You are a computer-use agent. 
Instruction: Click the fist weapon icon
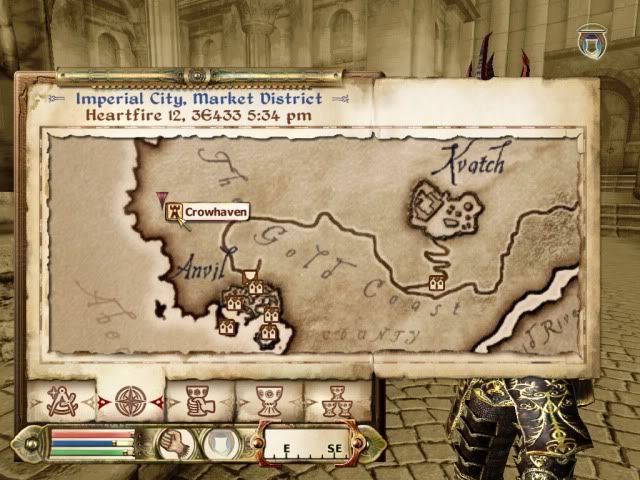176,441
